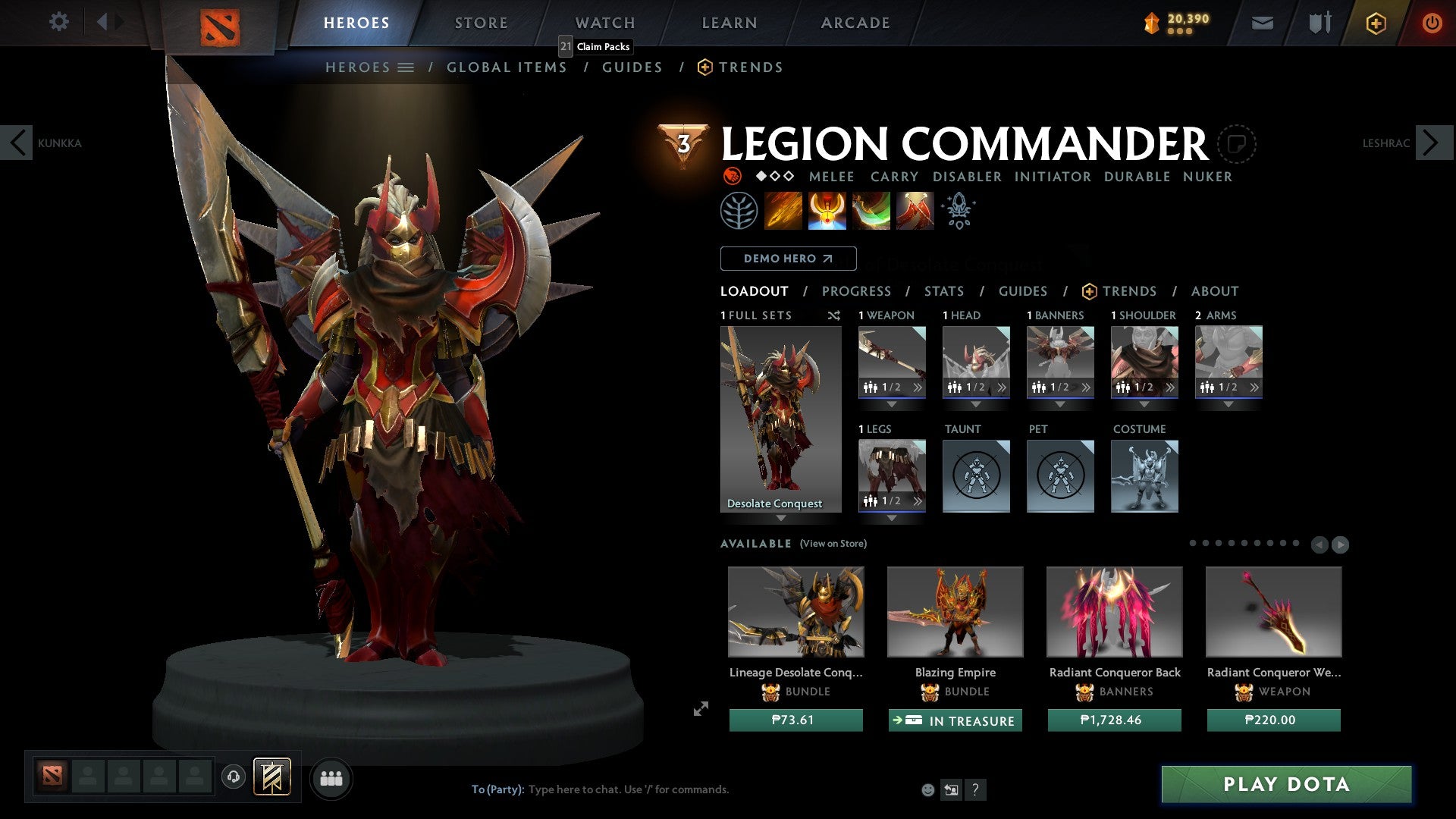Click the View on Store link
This screenshot has width=1456, height=819.
click(834, 544)
